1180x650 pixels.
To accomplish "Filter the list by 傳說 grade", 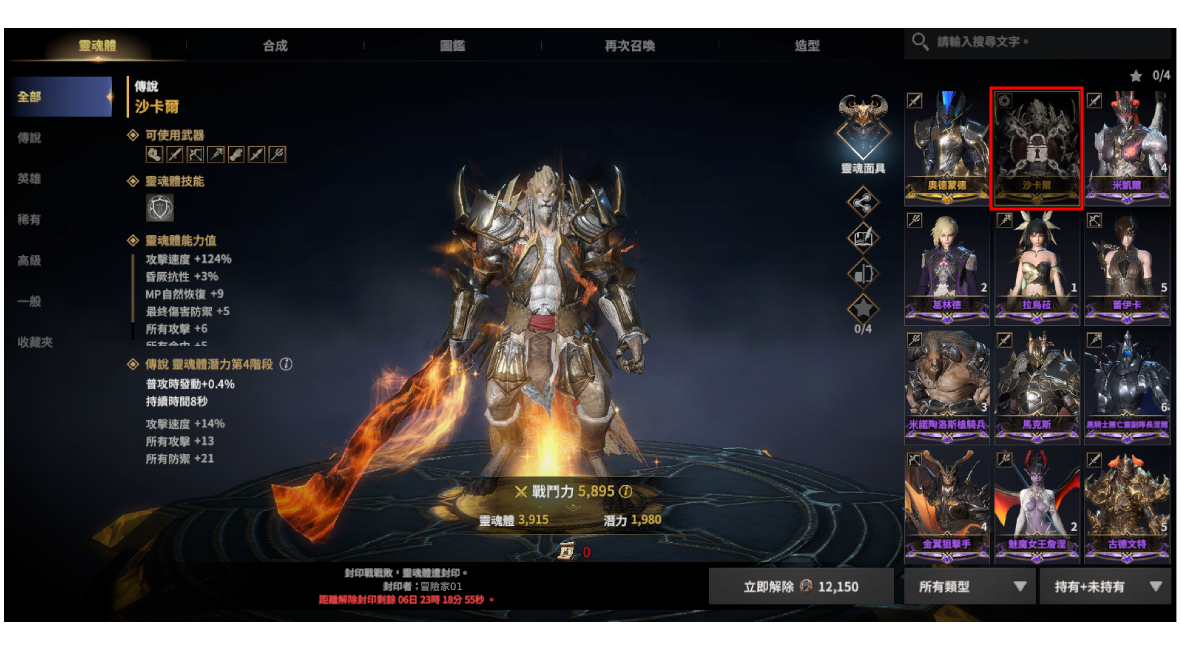I will coord(29,138).
